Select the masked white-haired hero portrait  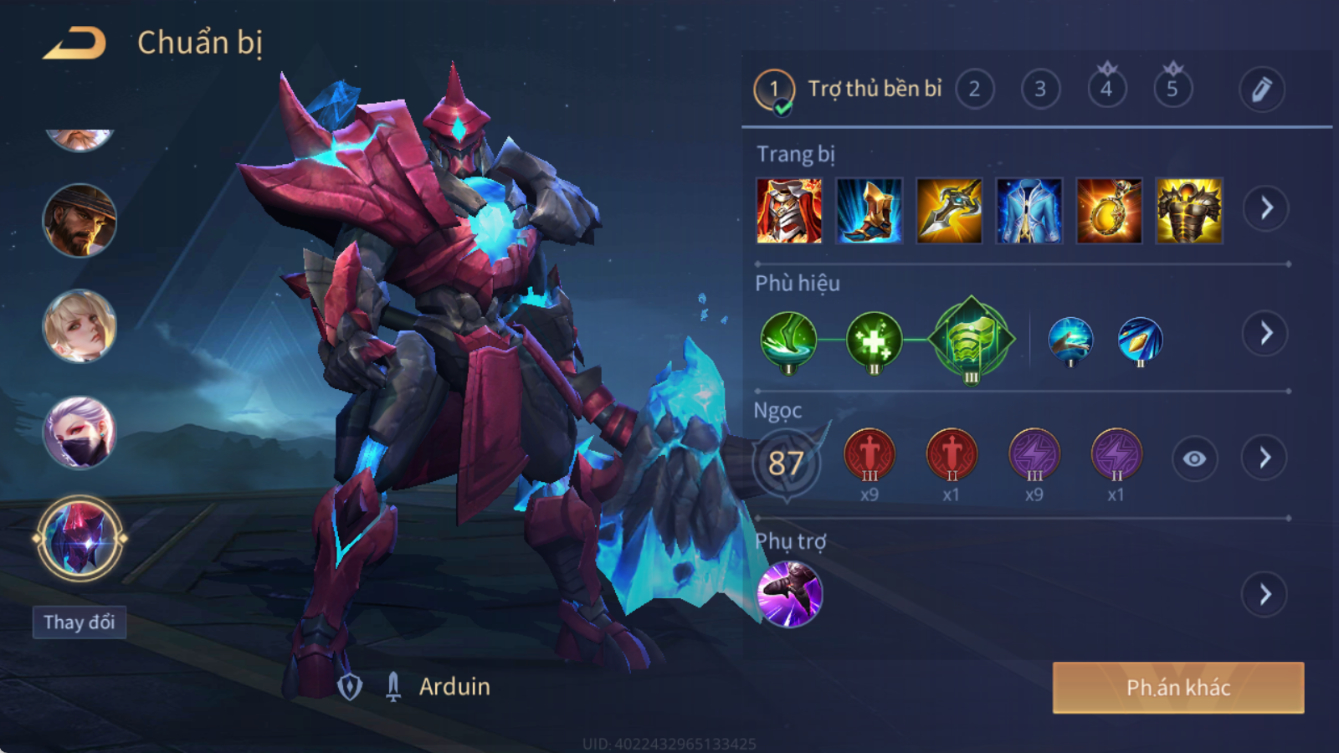79,432
